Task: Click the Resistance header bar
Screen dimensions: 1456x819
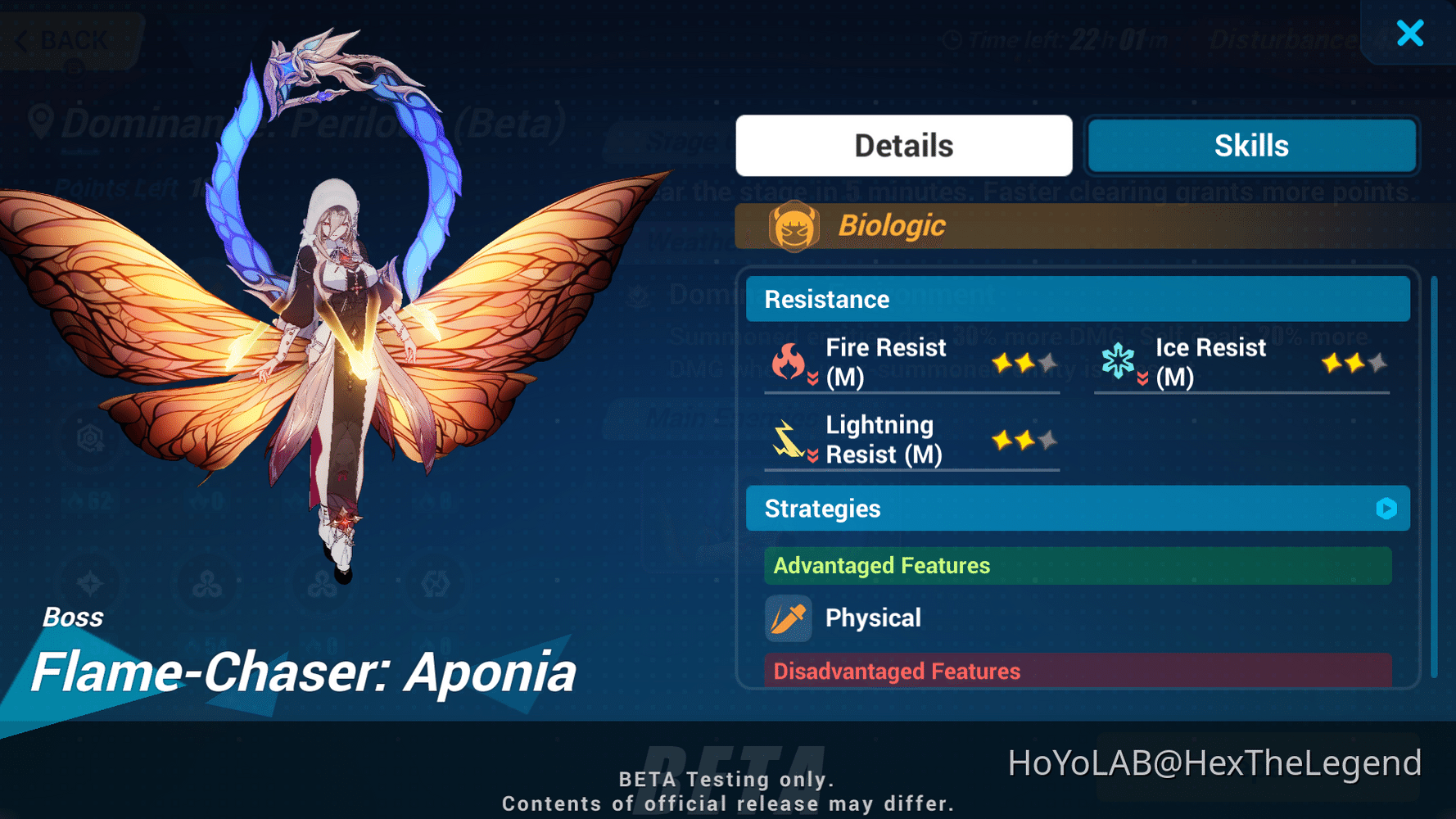Action: (x=1078, y=298)
